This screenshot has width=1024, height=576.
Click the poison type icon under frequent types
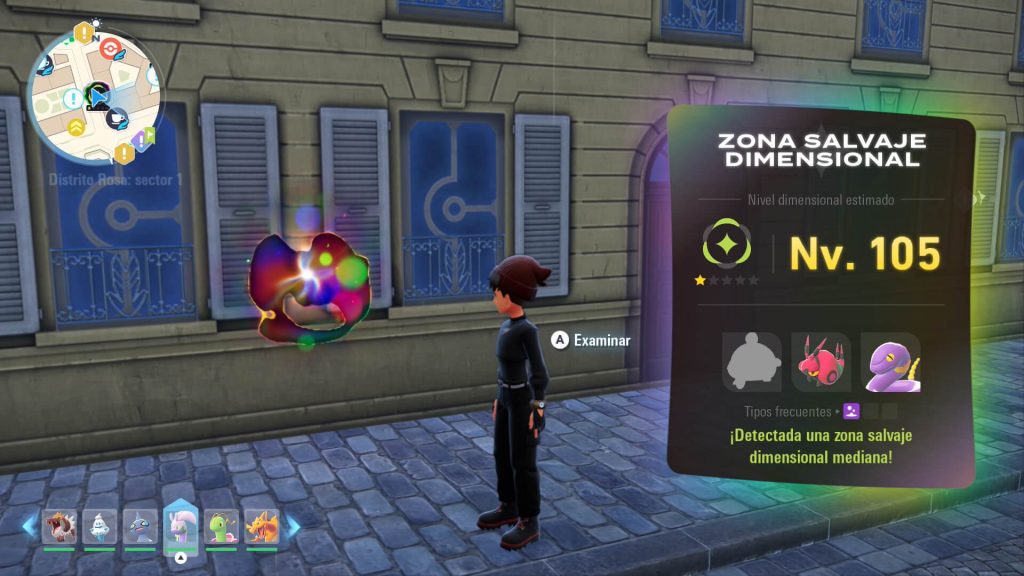pos(851,410)
